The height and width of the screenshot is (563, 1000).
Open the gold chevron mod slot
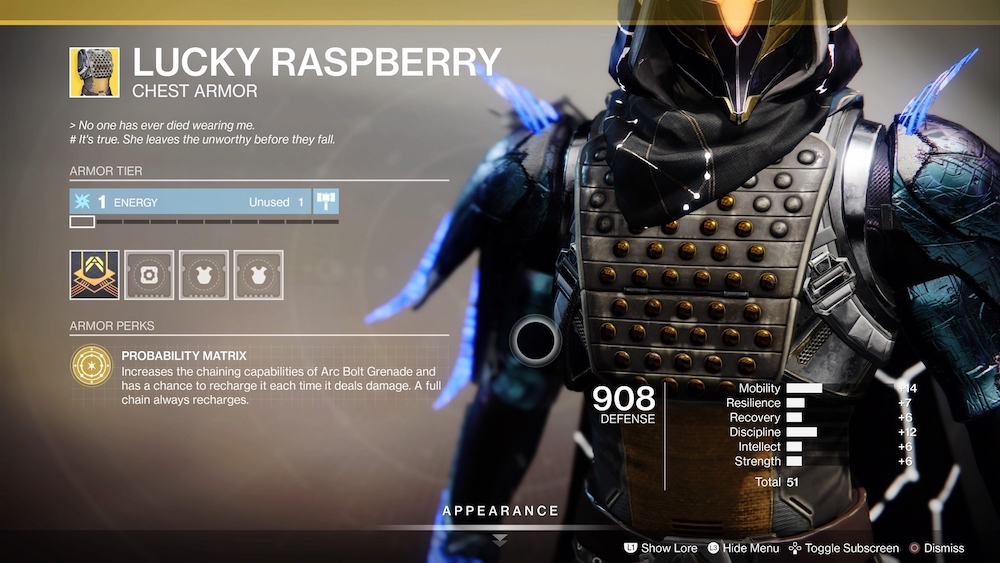94,275
